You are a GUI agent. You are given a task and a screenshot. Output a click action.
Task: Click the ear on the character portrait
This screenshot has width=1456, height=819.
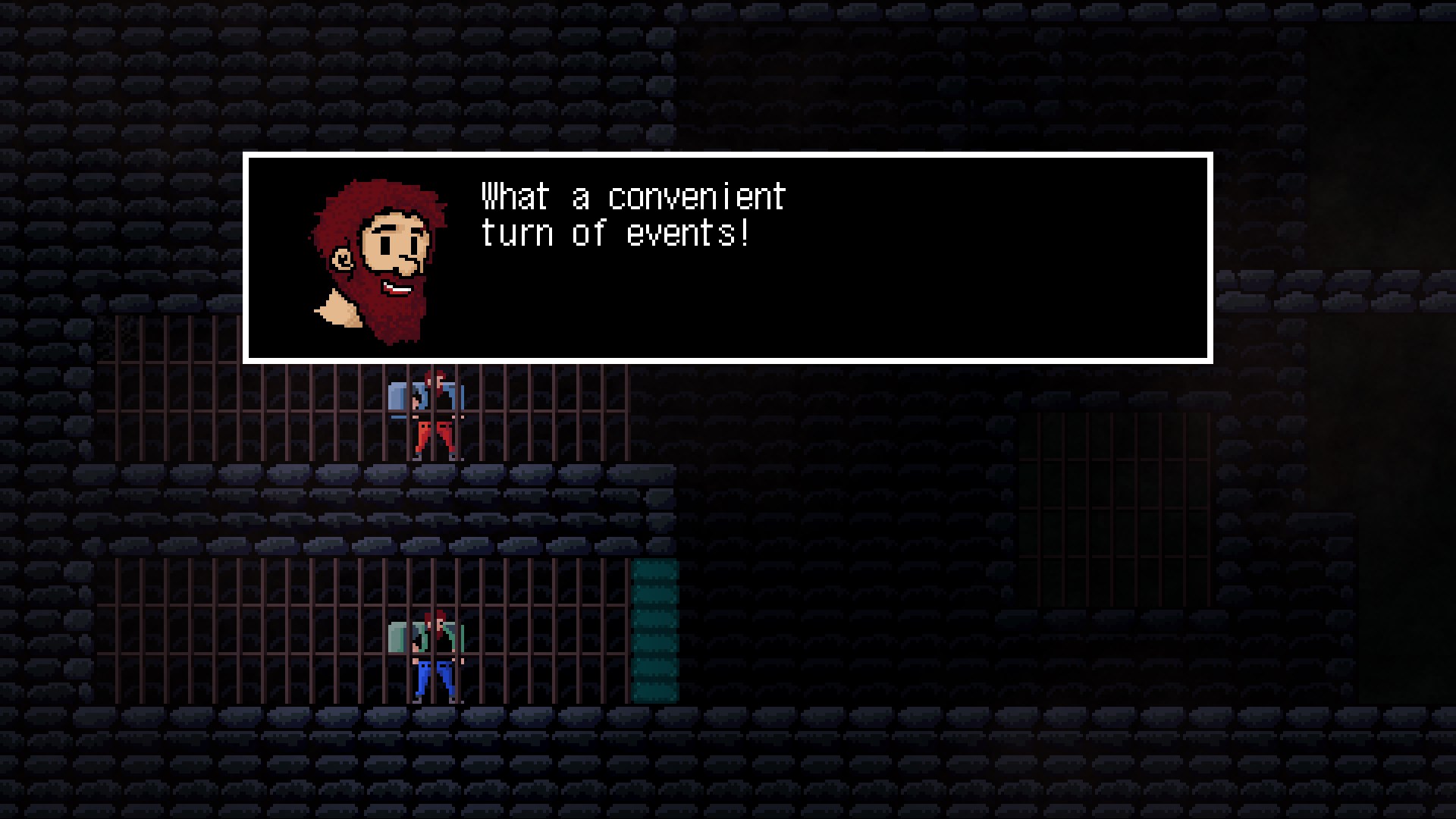pyautogui.click(x=343, y=259)
